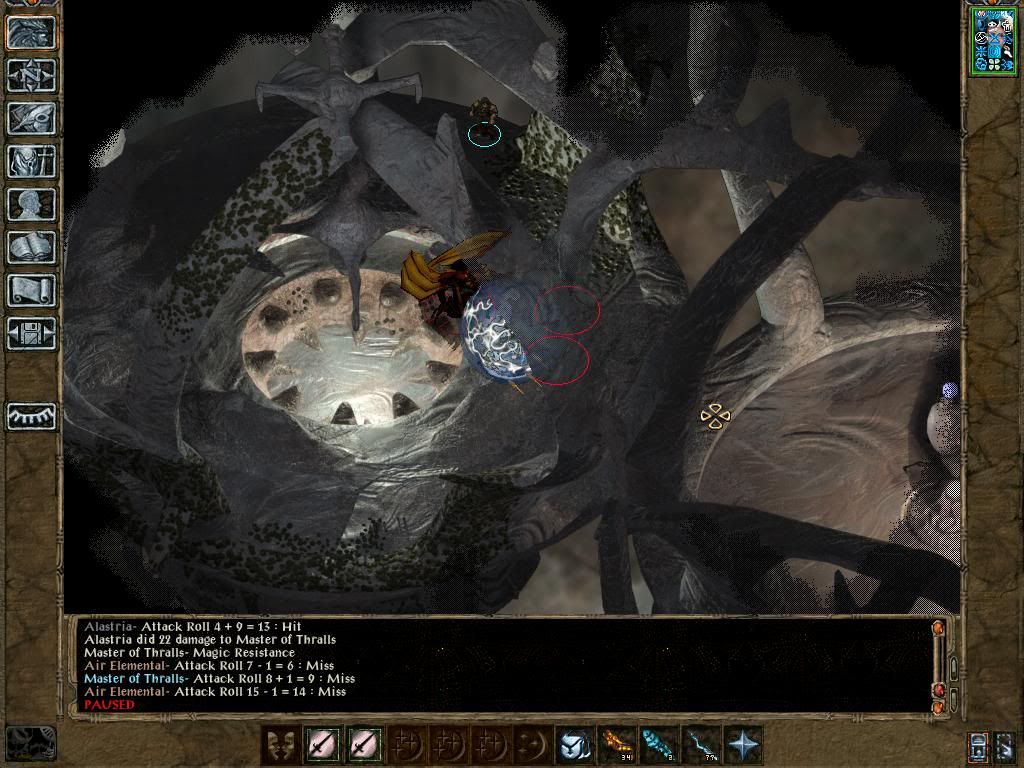Open the area map
Image resolution: width=1024 pixels, height=768 pixels.
pyautogui.click(x=31, y=75)
